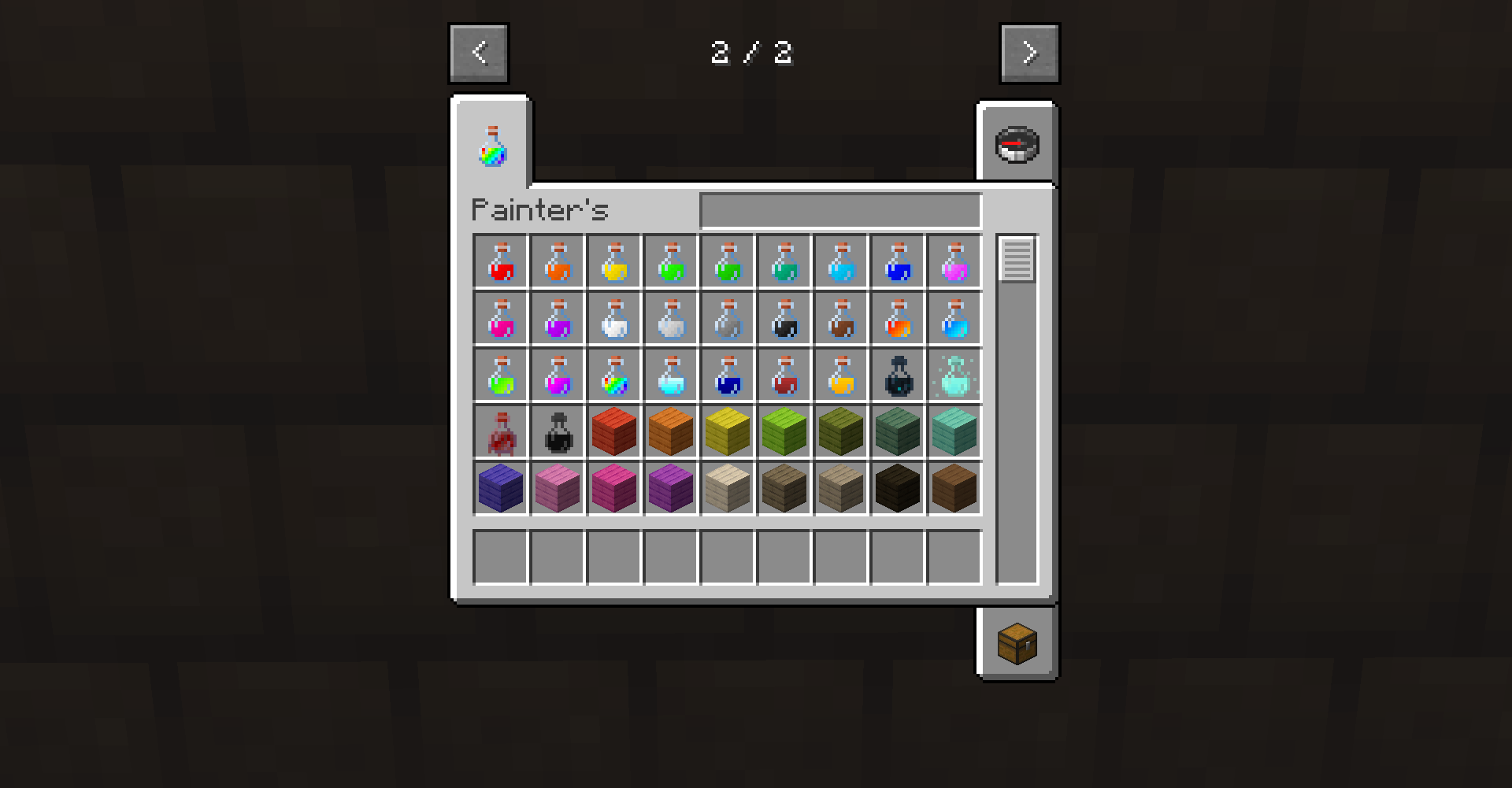Select the glowing cyan lingering potion
The height and width of the screenshot is (788, 1512).
click(954, 376)
